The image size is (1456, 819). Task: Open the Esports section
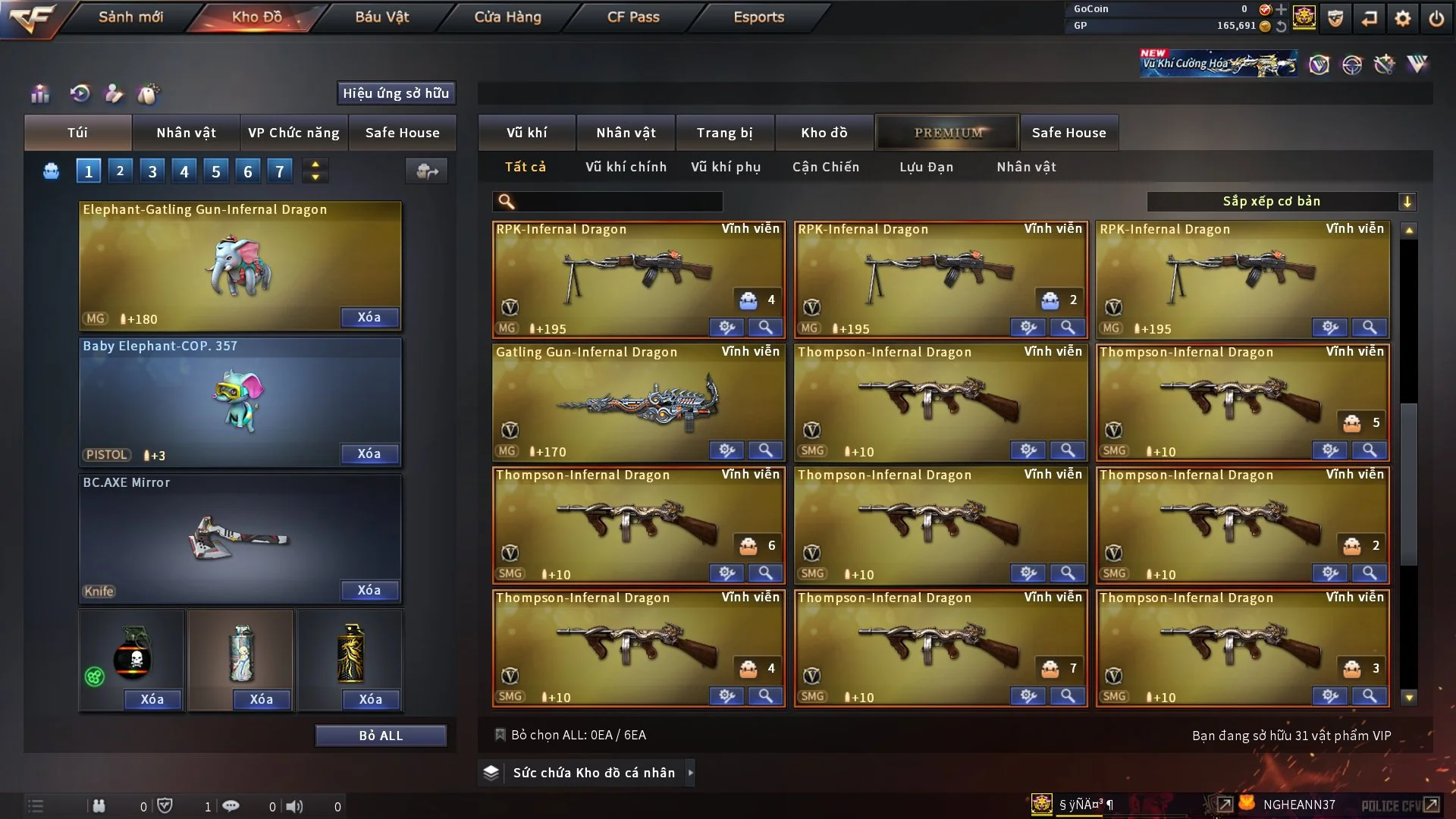(758, 17)
